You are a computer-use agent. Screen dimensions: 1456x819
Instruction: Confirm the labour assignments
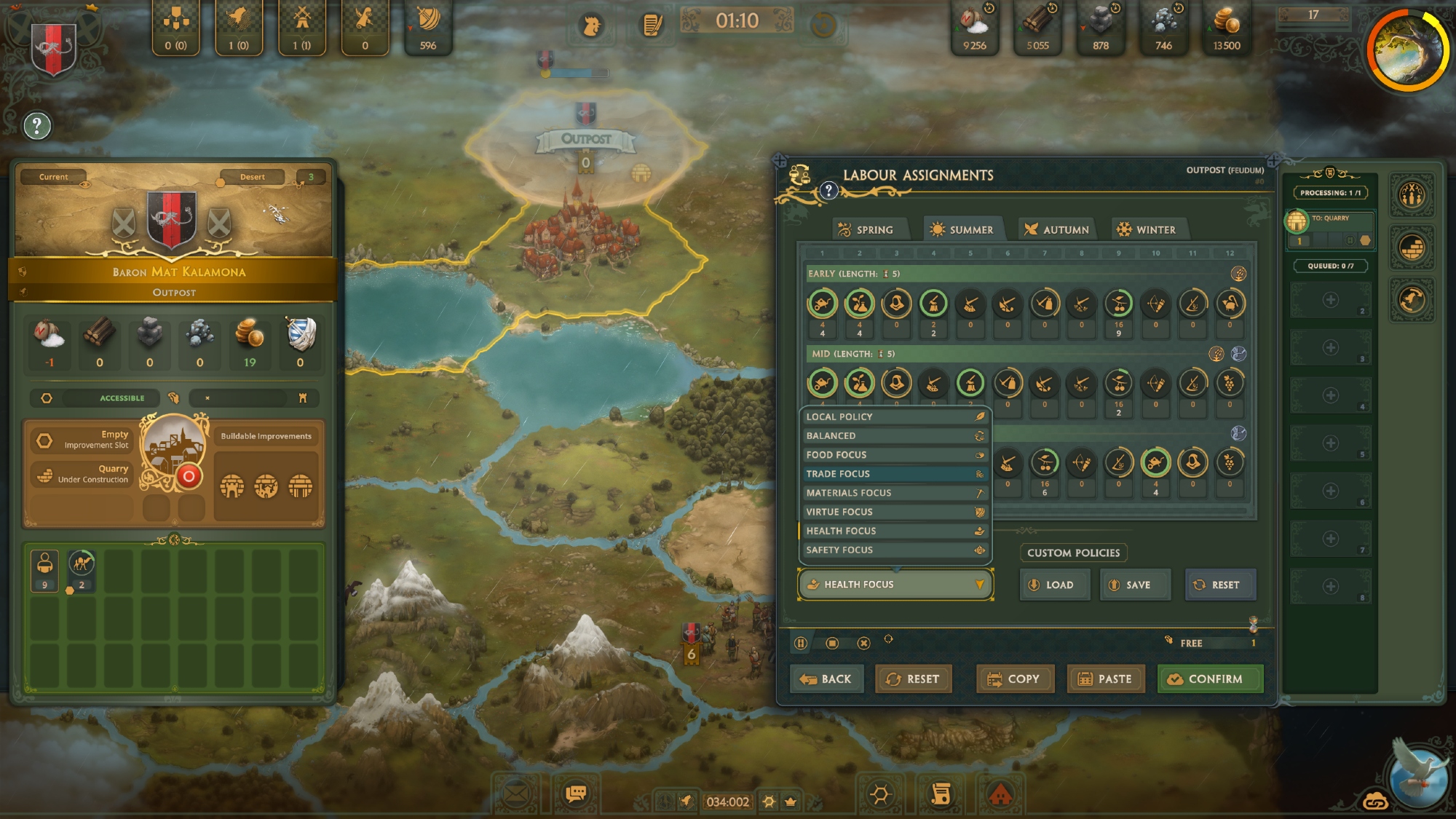(x=1210, y=678)
